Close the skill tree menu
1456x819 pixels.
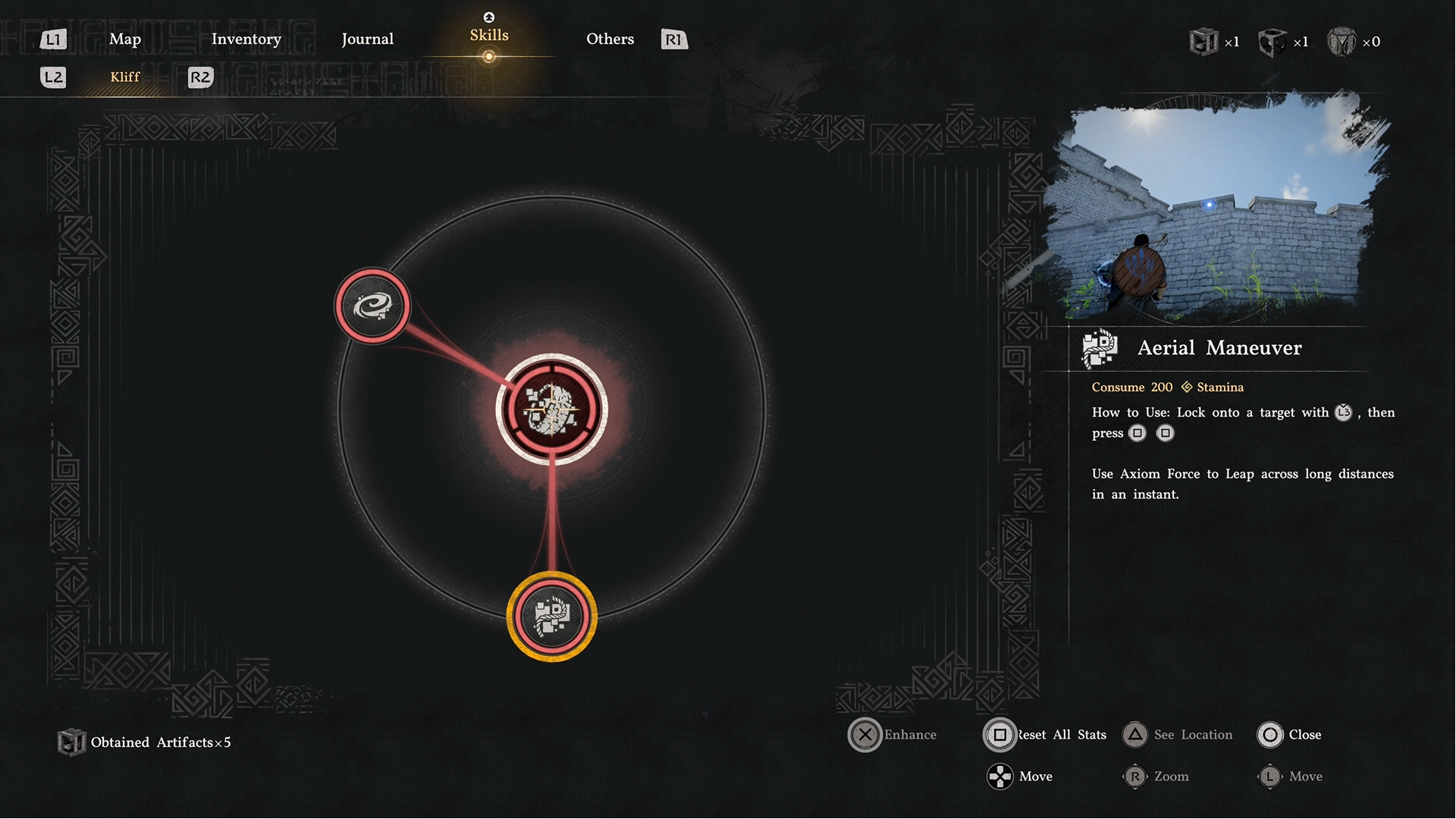pyautogui.click(x=1291, y=735)
